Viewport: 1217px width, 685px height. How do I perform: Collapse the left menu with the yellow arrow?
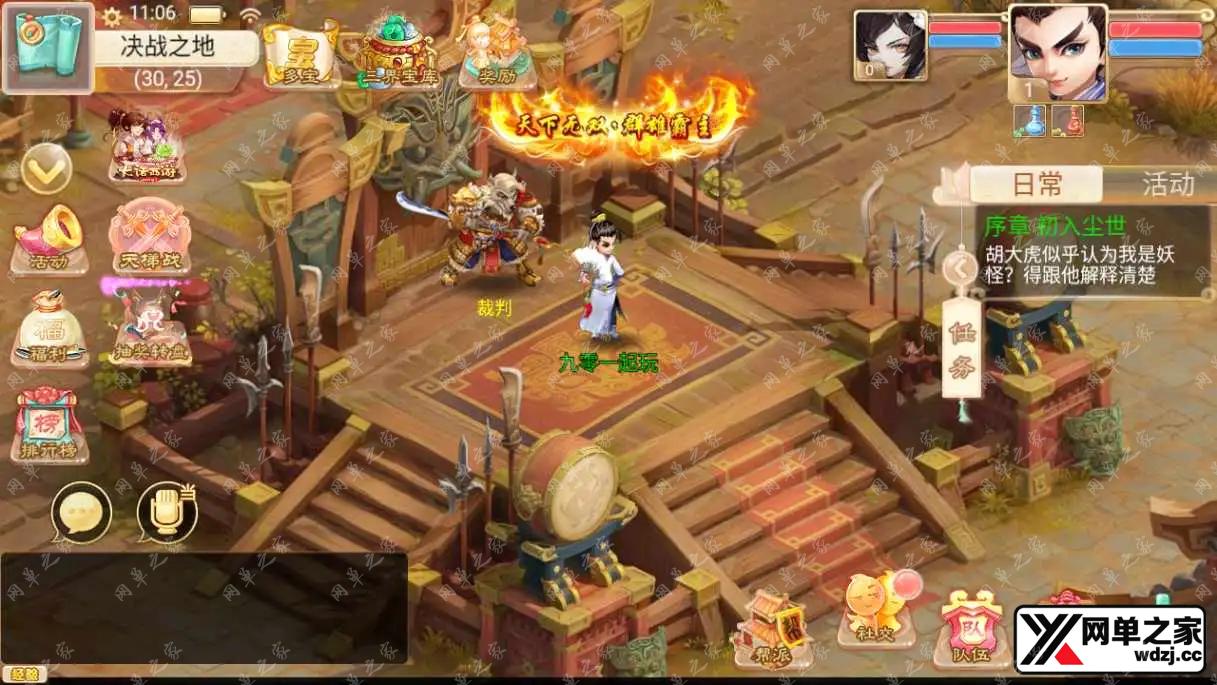[46, 169]
